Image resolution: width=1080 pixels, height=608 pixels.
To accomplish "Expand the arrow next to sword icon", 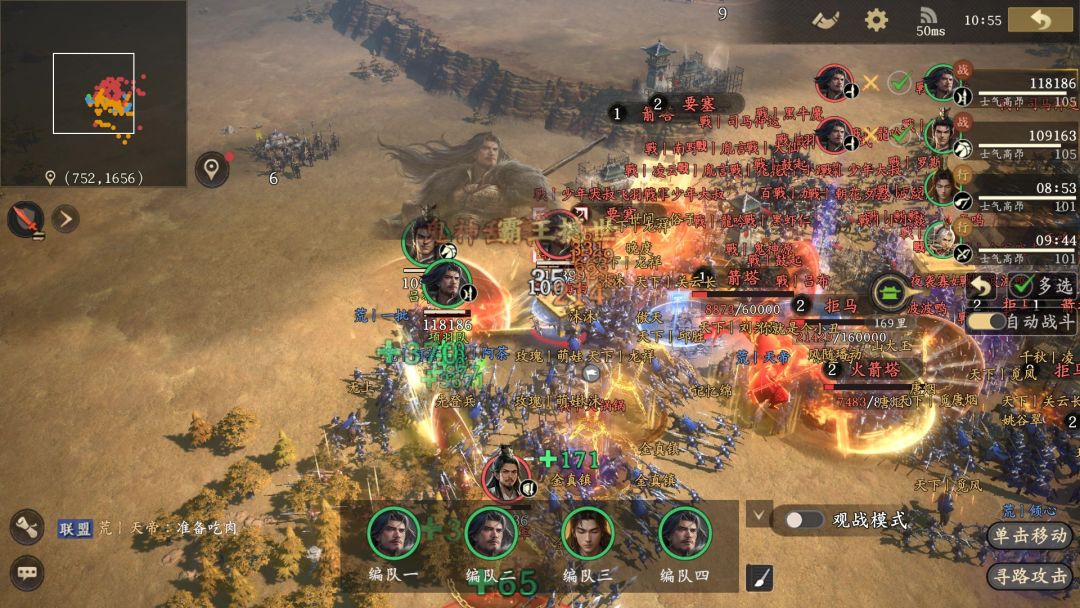I will 65,218.
